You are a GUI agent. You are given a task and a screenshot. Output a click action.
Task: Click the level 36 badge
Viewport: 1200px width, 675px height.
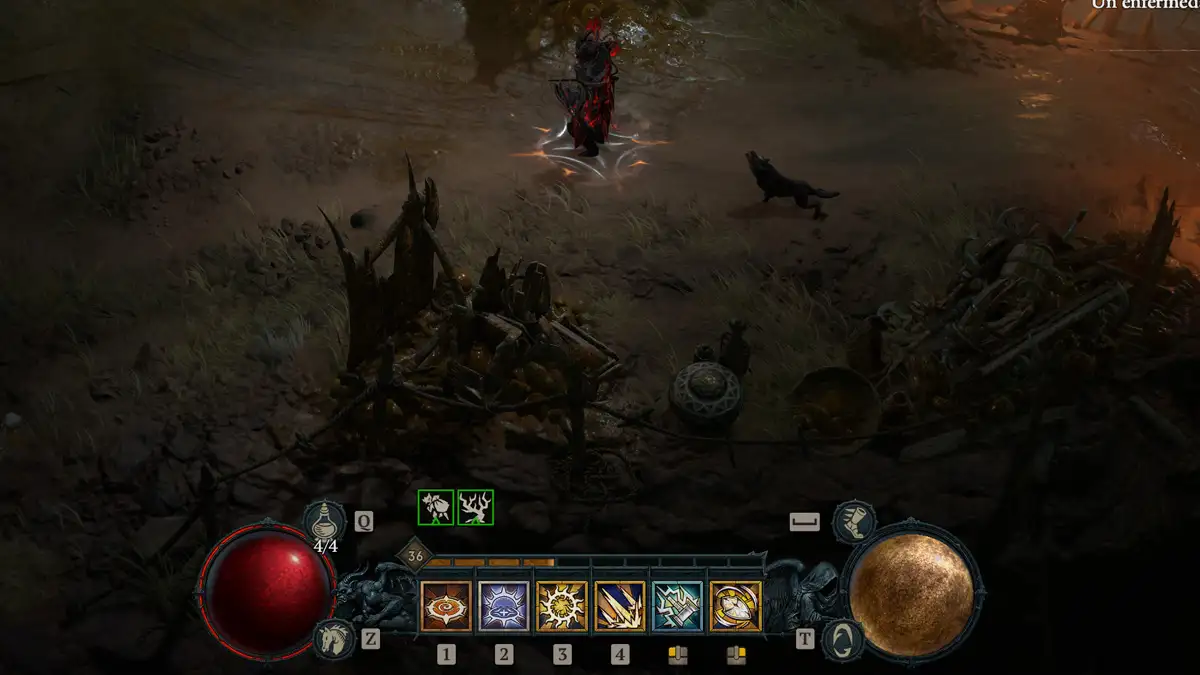(414, 557)
